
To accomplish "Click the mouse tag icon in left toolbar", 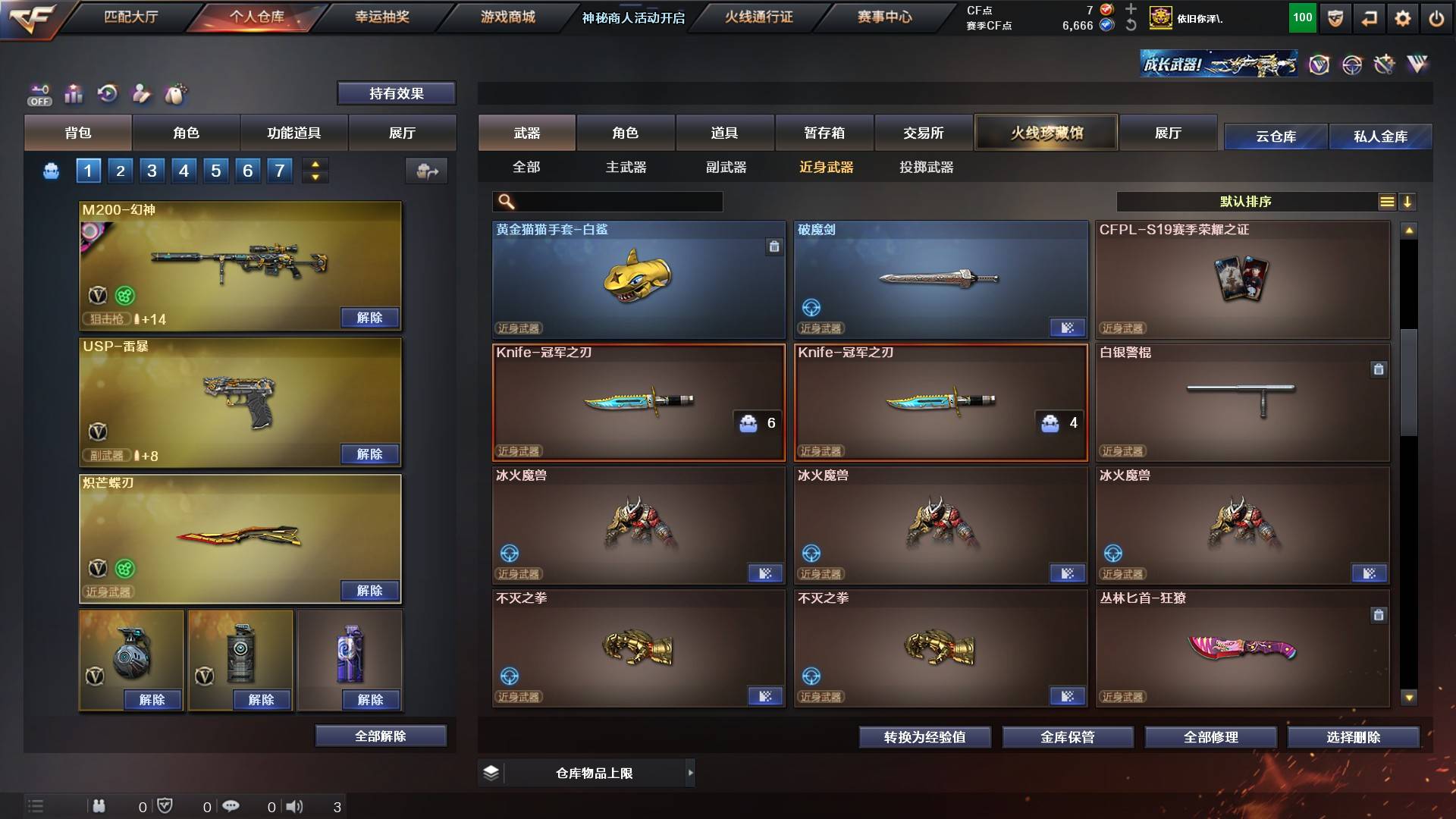I will click(175, 94).
